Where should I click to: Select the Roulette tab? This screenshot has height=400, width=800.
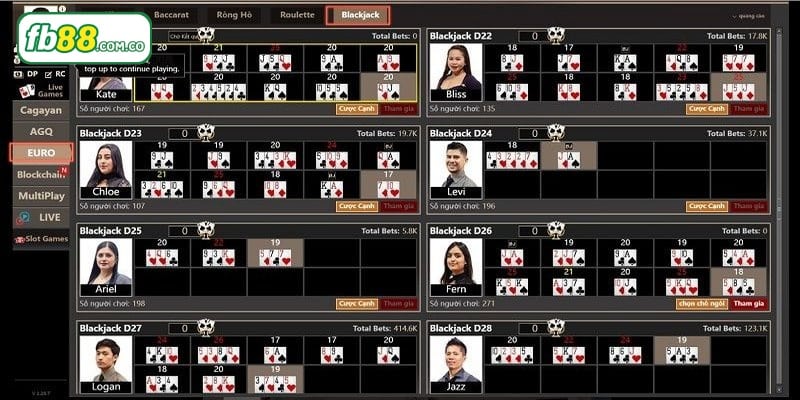(x=297, y=15)
